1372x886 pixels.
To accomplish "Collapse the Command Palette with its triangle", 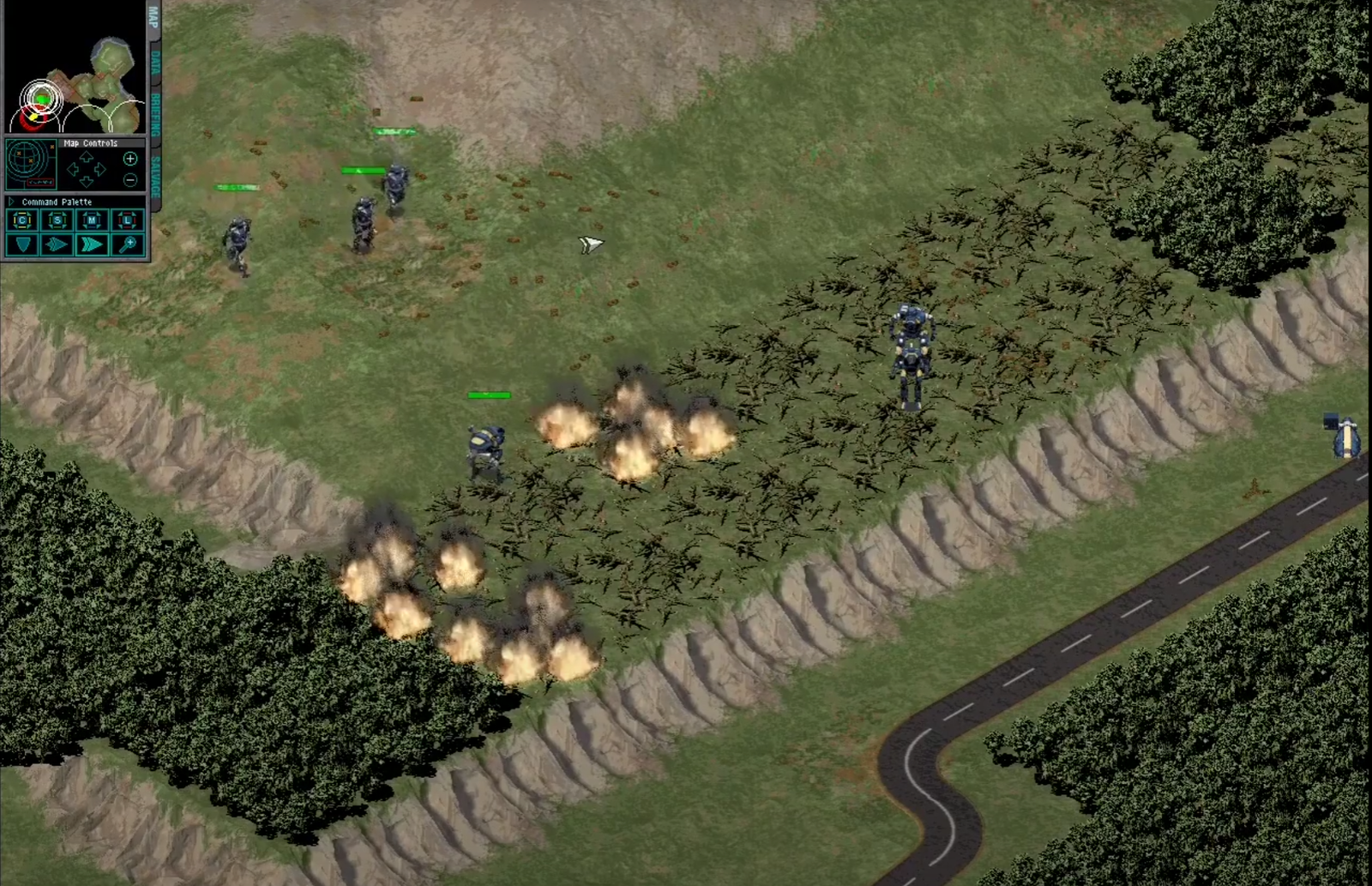I will click(x=11, y=202).
